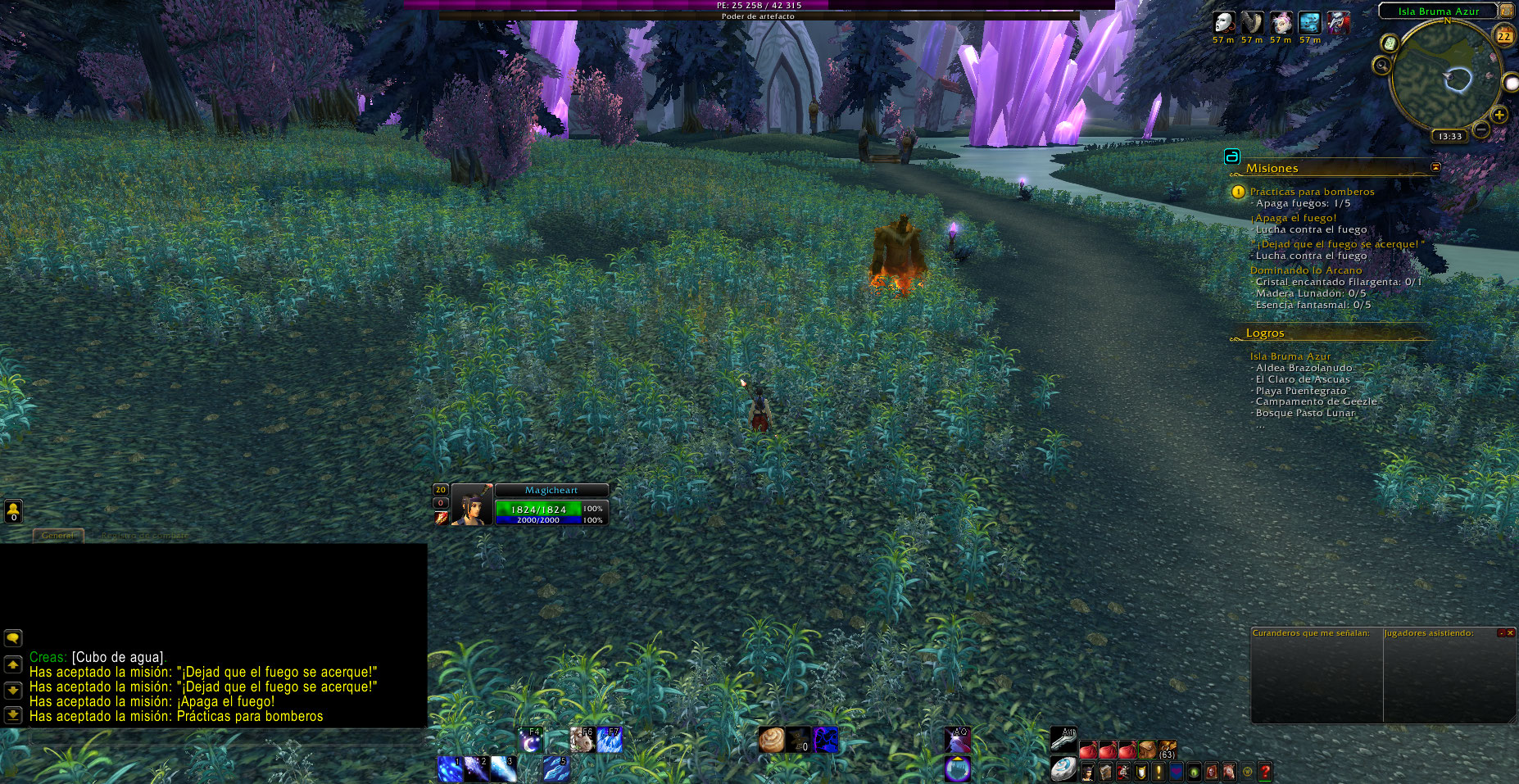
Task: Open the calendar showing day 22
Action: (x=1504, y=36)
